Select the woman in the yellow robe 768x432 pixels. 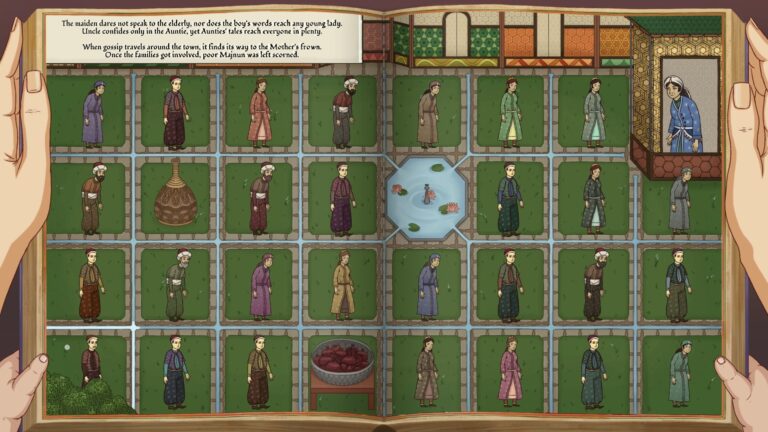[342, 282]
